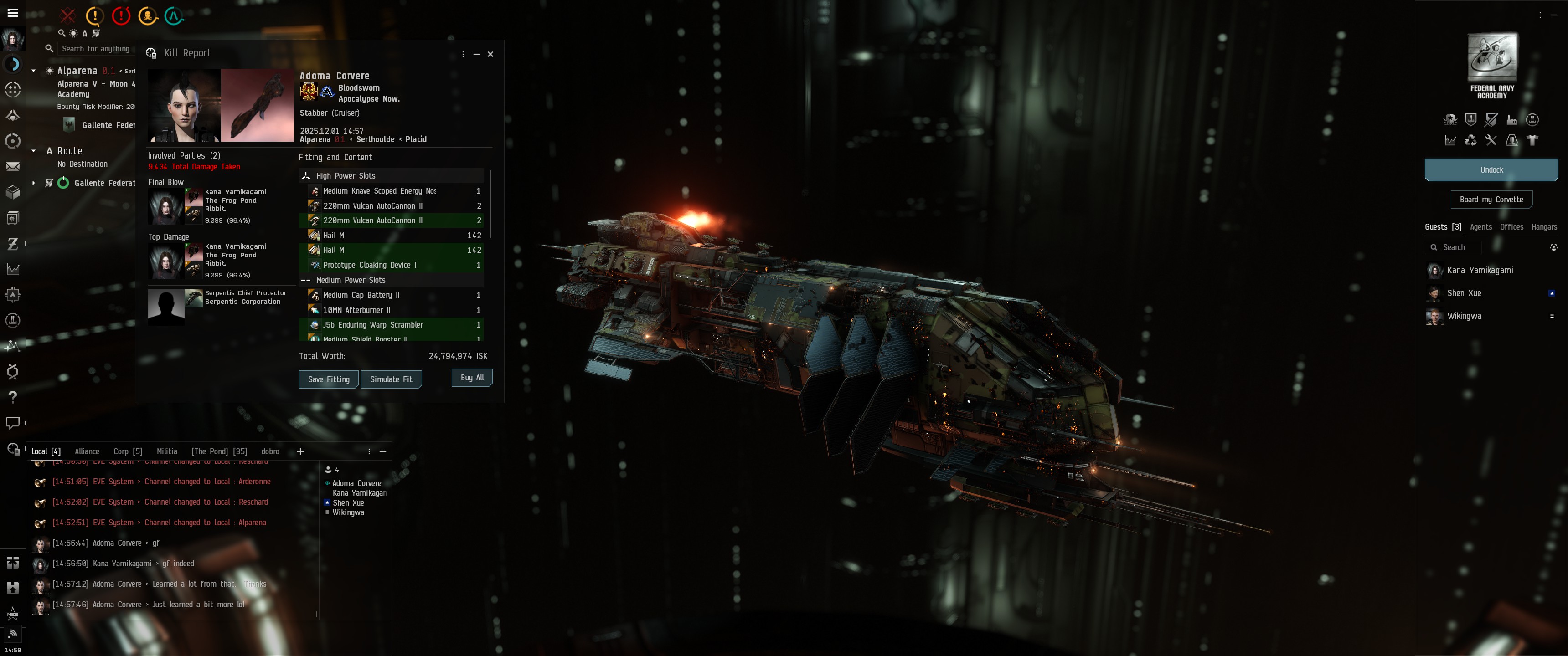Open the Offices tab
This screenshot has height=656, width=1568.
coord(1511,227)
